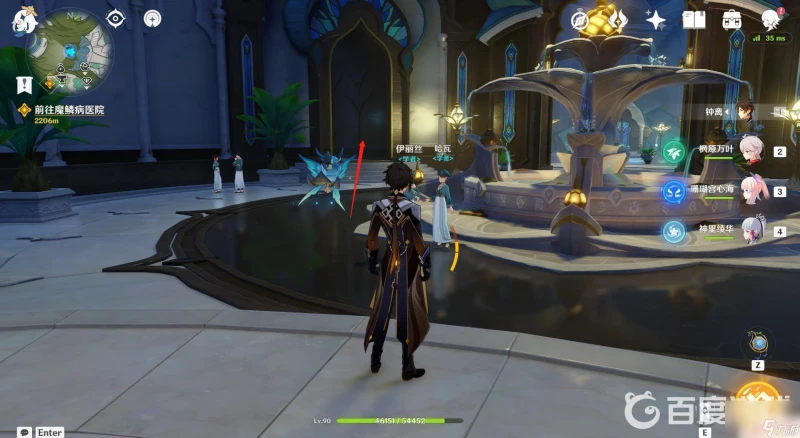Click the eye-shaped icon beside the minimap
Image resolution: width=800 pixels, height=438 pixels.
point(117,19)
